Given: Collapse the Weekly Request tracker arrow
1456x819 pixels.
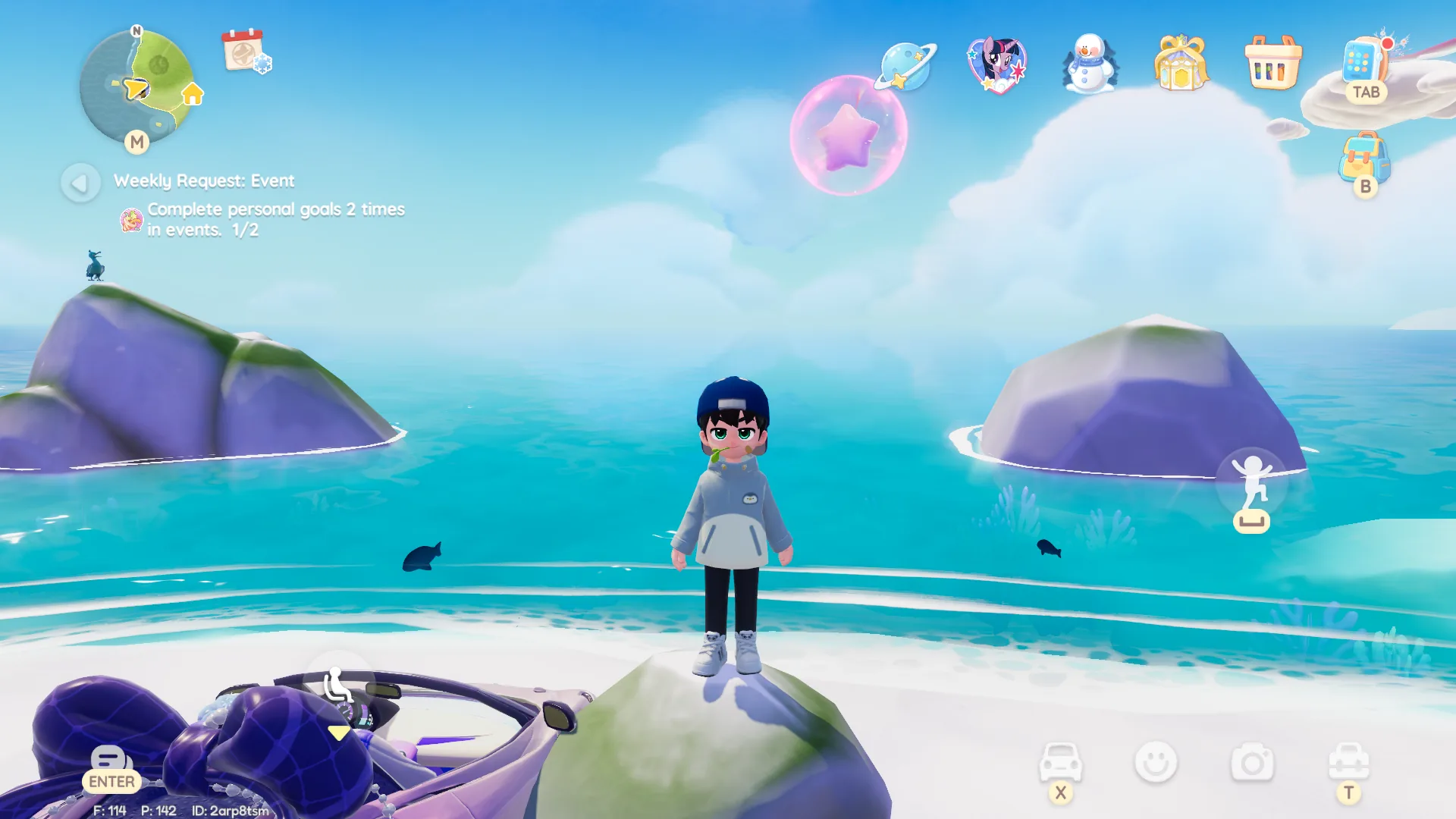Looking at the screenshot, I should click(x=80, y=183).
